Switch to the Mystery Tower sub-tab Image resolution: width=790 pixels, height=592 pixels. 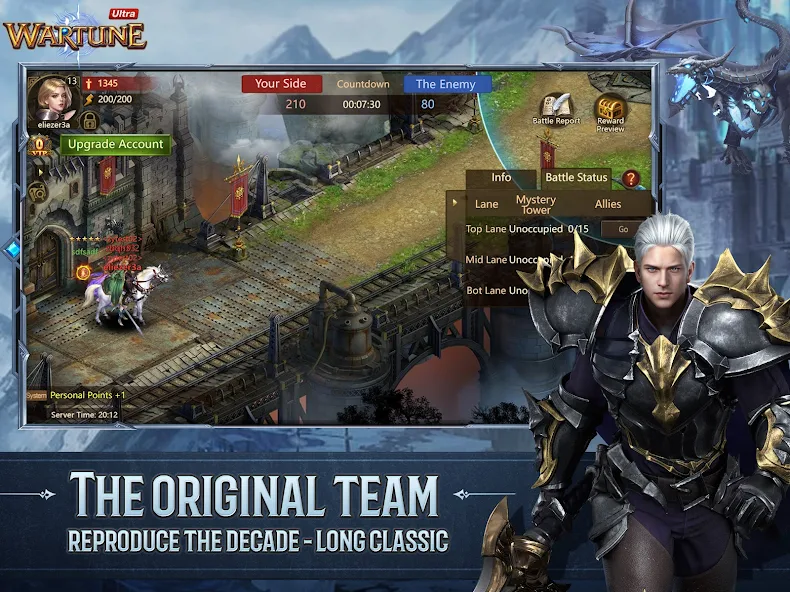coord(535,204)
